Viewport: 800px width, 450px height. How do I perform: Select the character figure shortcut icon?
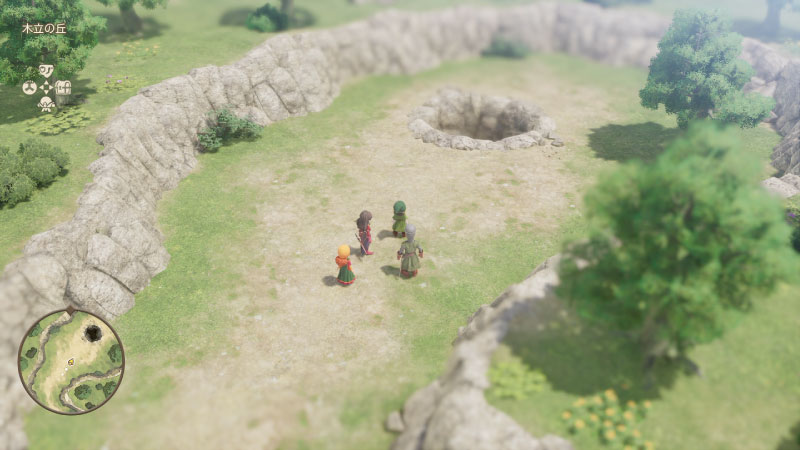point(46,104)
